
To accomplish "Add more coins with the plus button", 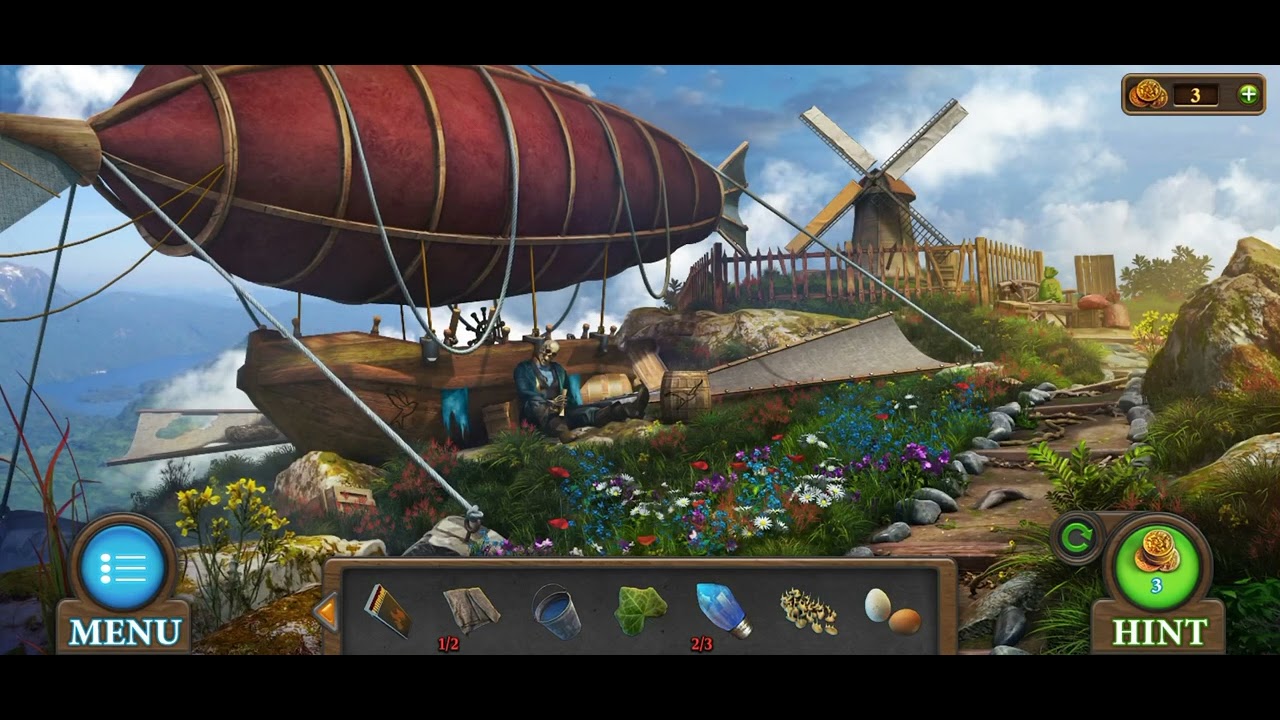I will 1248,94.
